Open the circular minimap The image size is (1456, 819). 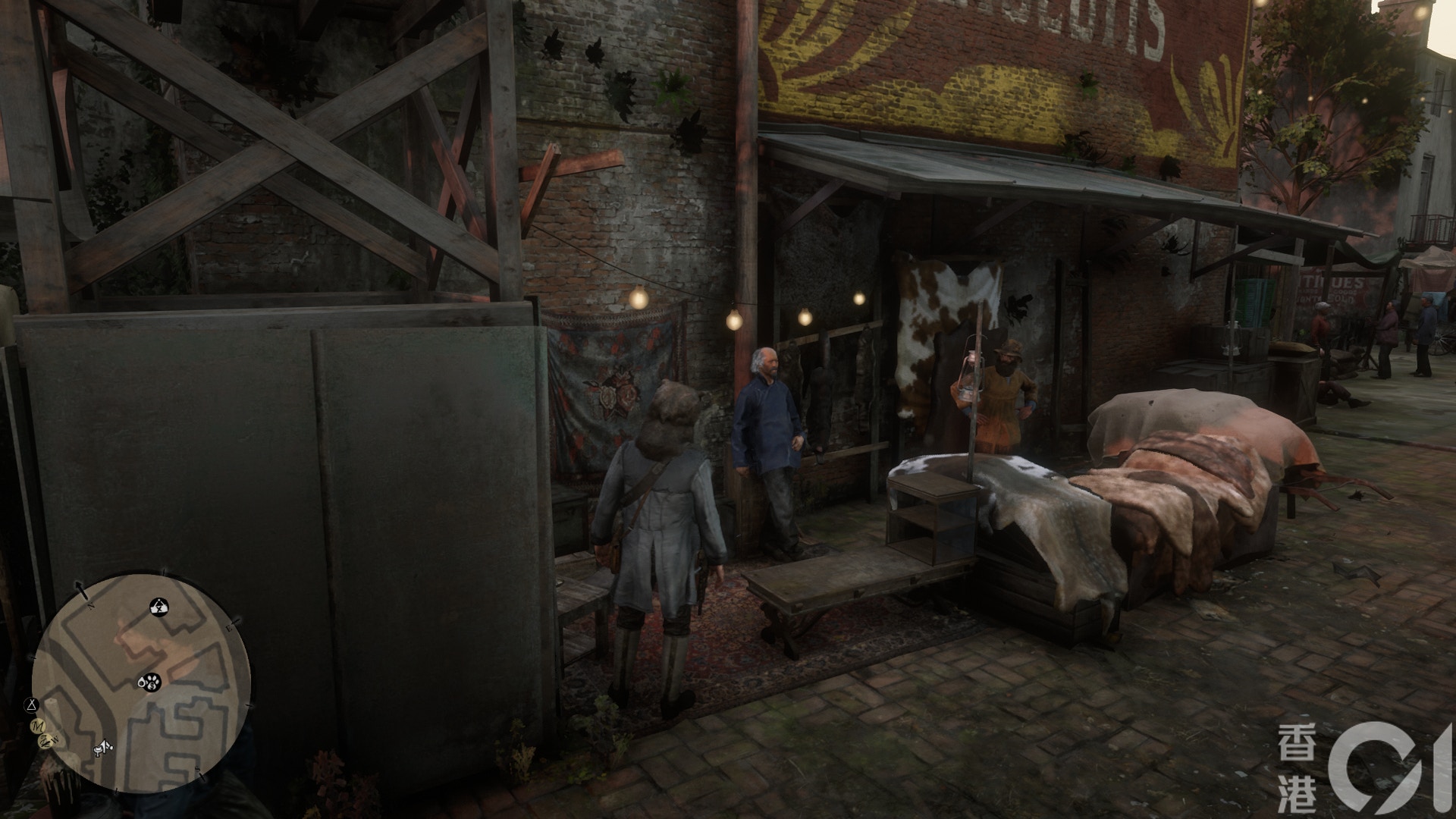click(x=141, y=682)
